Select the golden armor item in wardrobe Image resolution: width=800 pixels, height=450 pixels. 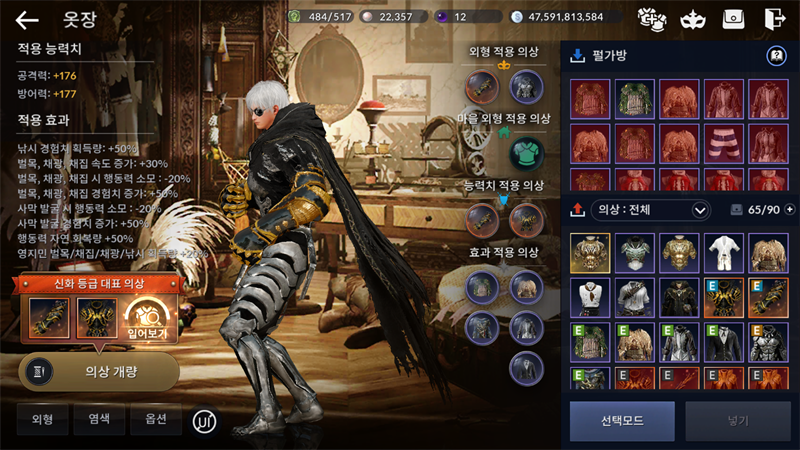click(x=590, y=254)
